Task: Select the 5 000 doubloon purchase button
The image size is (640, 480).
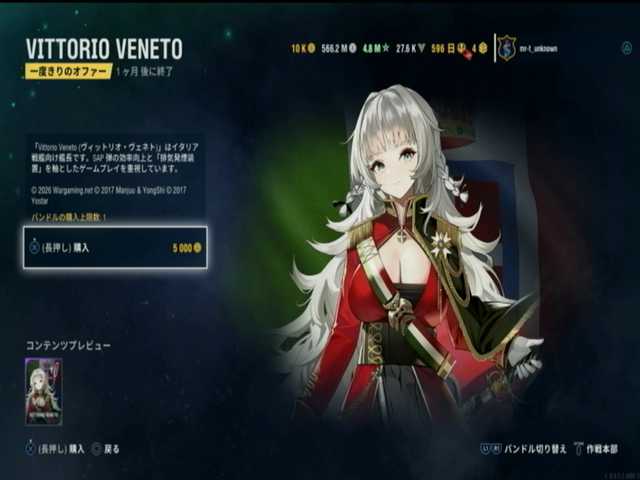Action: 115,247
